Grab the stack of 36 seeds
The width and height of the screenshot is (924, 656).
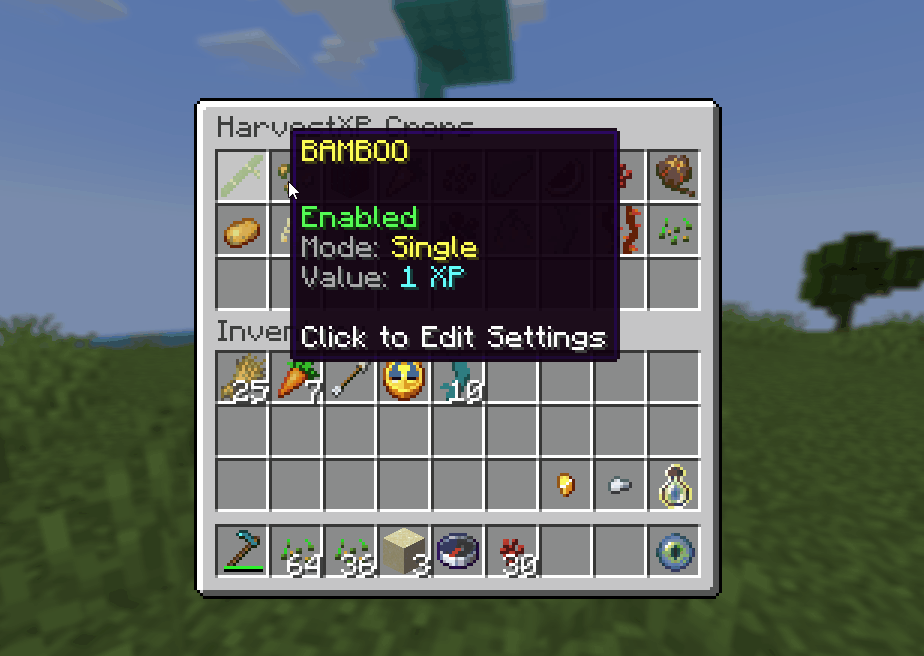point(351,551)
